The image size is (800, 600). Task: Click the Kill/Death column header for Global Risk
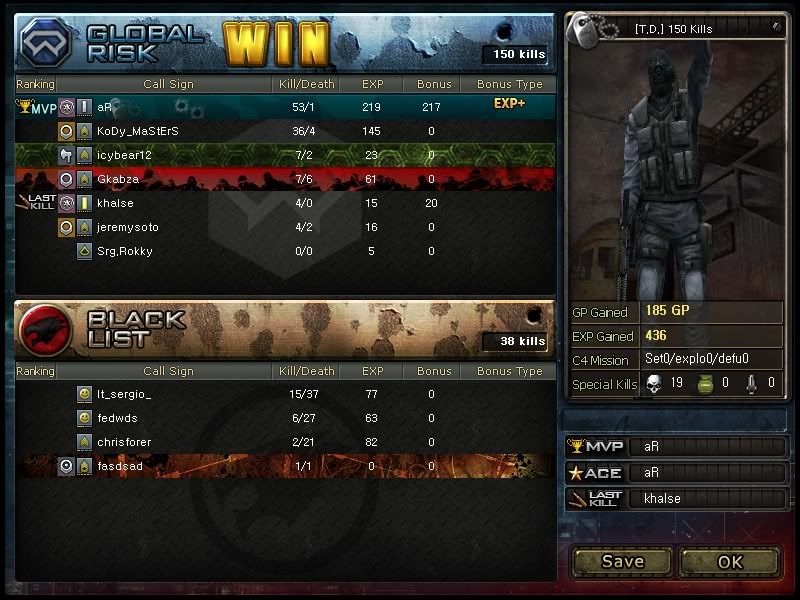point(305,85)
